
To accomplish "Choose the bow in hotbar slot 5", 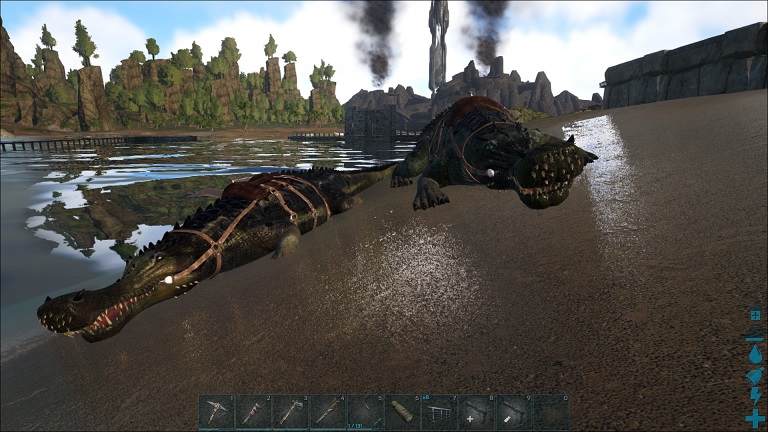I will click(x=364, y=412).
